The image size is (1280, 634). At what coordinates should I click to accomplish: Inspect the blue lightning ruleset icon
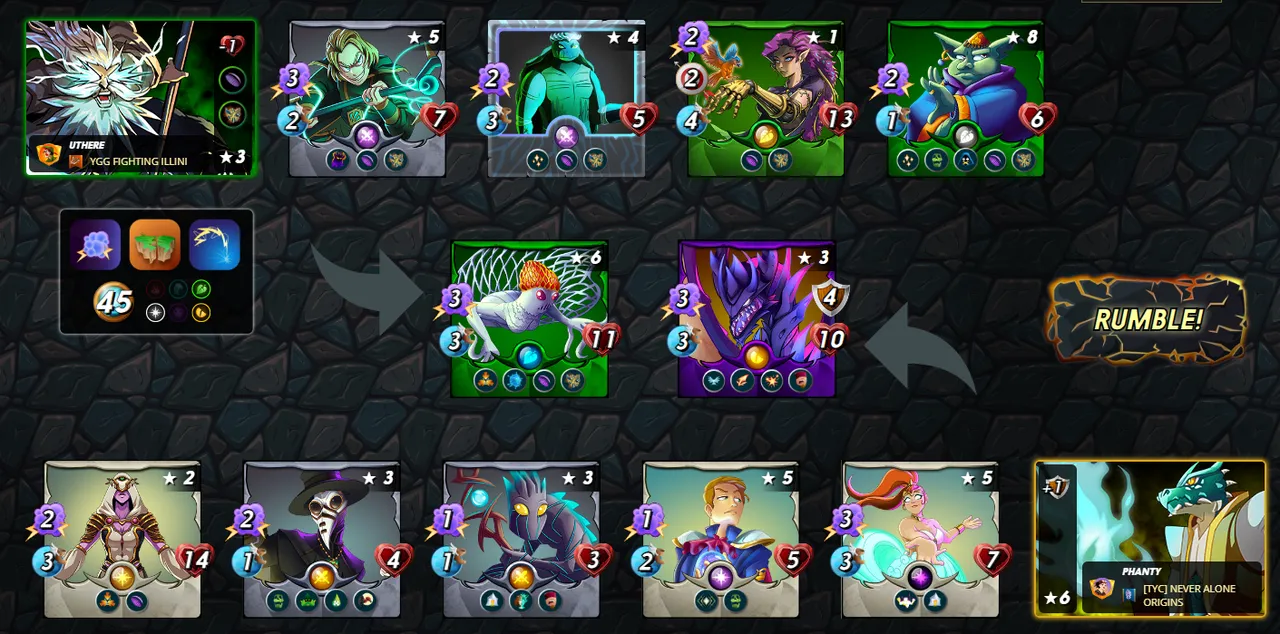tap(214, 245)
